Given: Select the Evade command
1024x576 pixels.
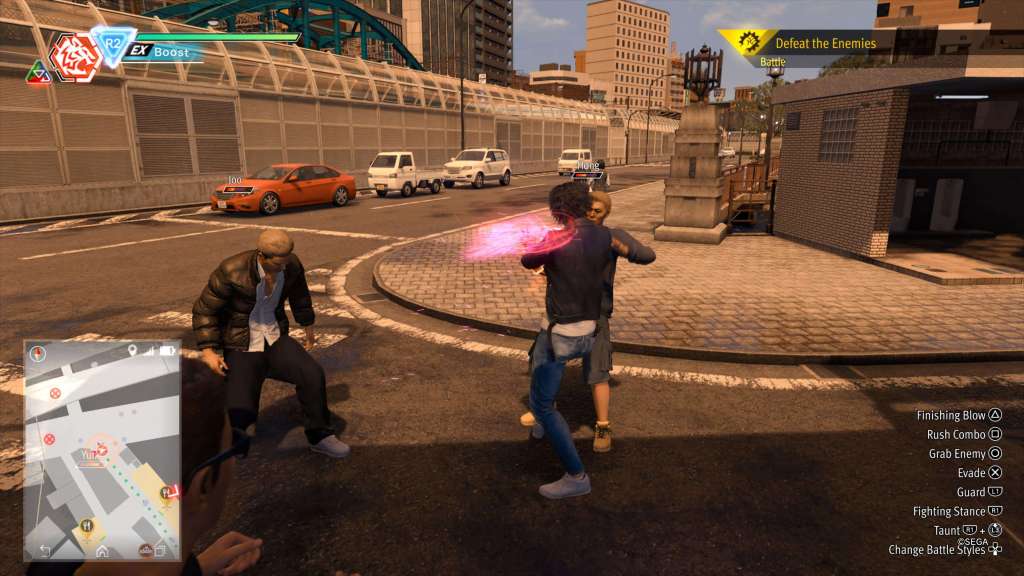Looking at the screenshot, I should click(980, 473).
